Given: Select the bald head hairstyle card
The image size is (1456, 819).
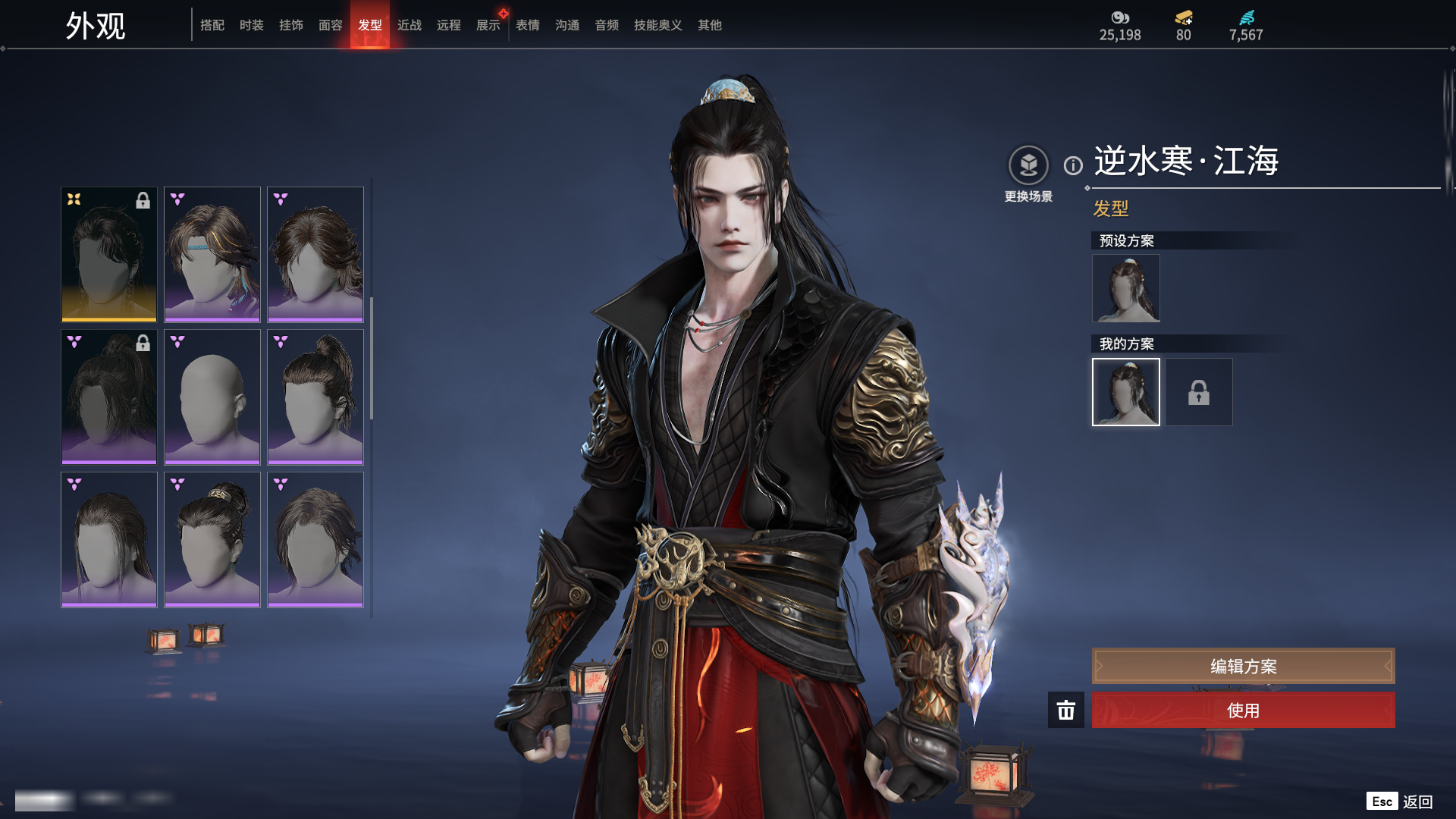Looking at the screenshot, I should tap(212, 397).
